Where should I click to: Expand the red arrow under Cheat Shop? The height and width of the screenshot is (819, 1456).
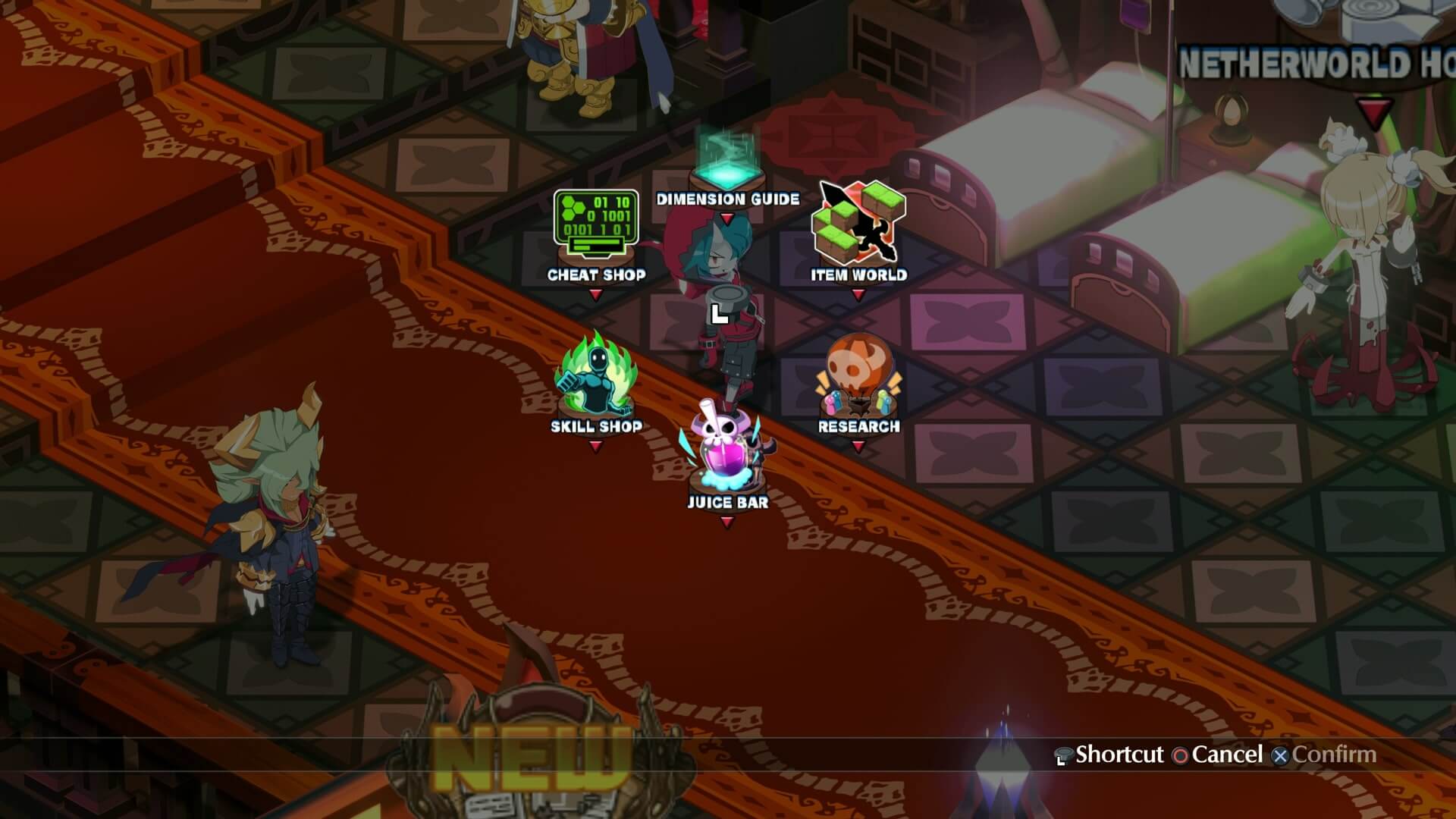[596, 295]
